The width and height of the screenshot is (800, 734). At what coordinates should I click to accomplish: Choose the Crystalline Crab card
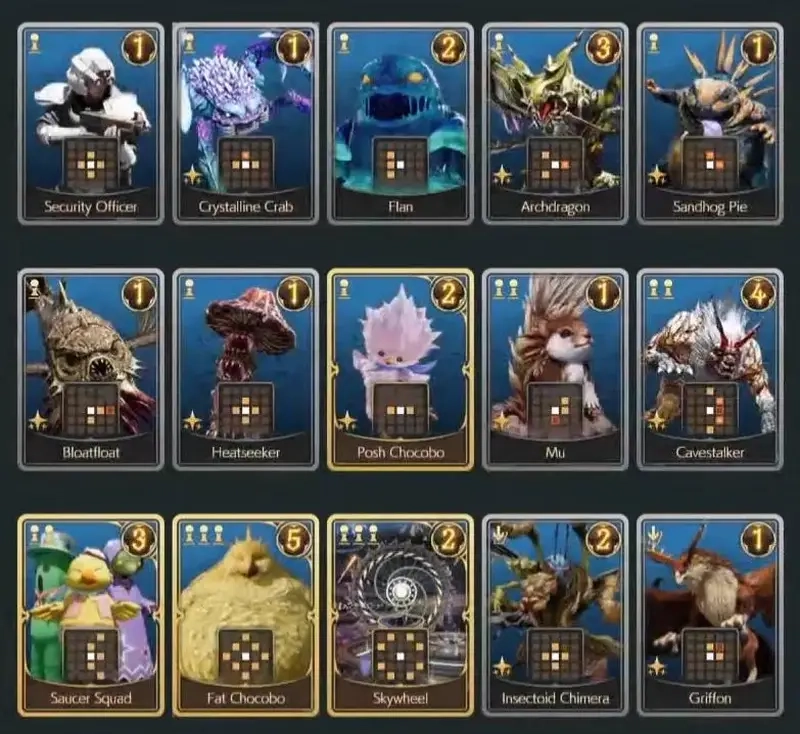coord(246,124)
